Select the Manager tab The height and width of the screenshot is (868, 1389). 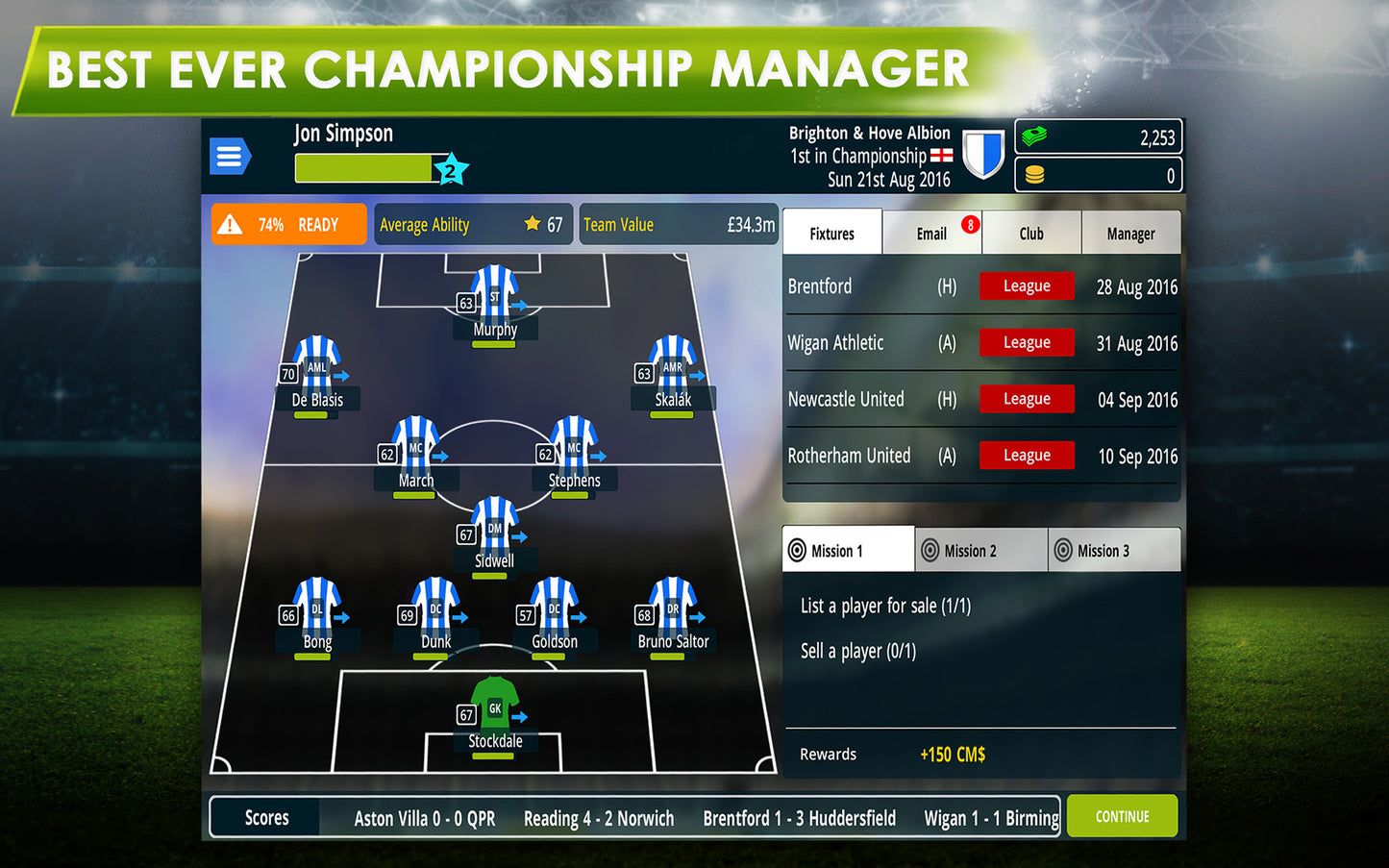pos(1130,234)
